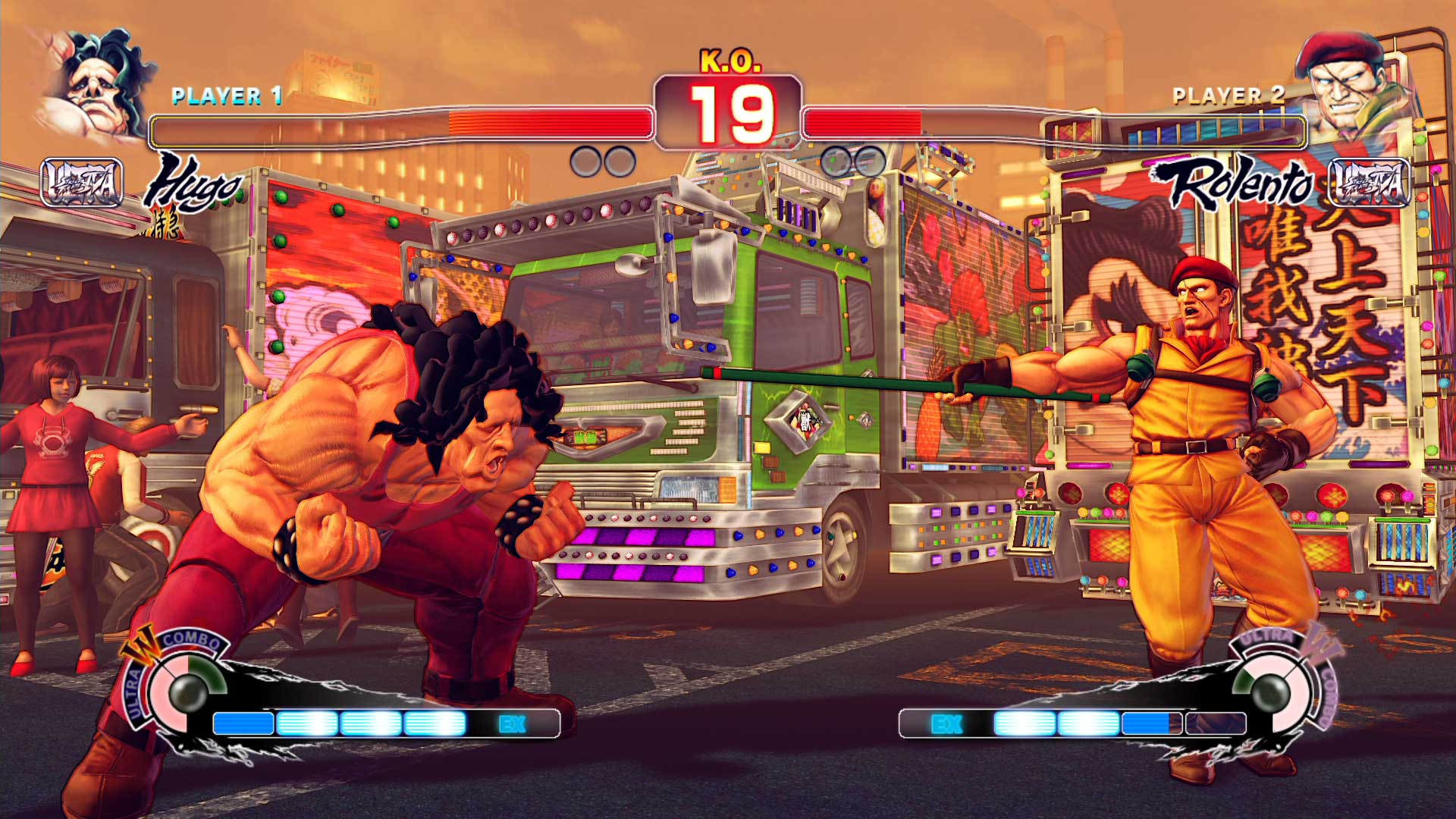Open the PLAYER 2 label

pyautogui.click(x=1228, y=96)
